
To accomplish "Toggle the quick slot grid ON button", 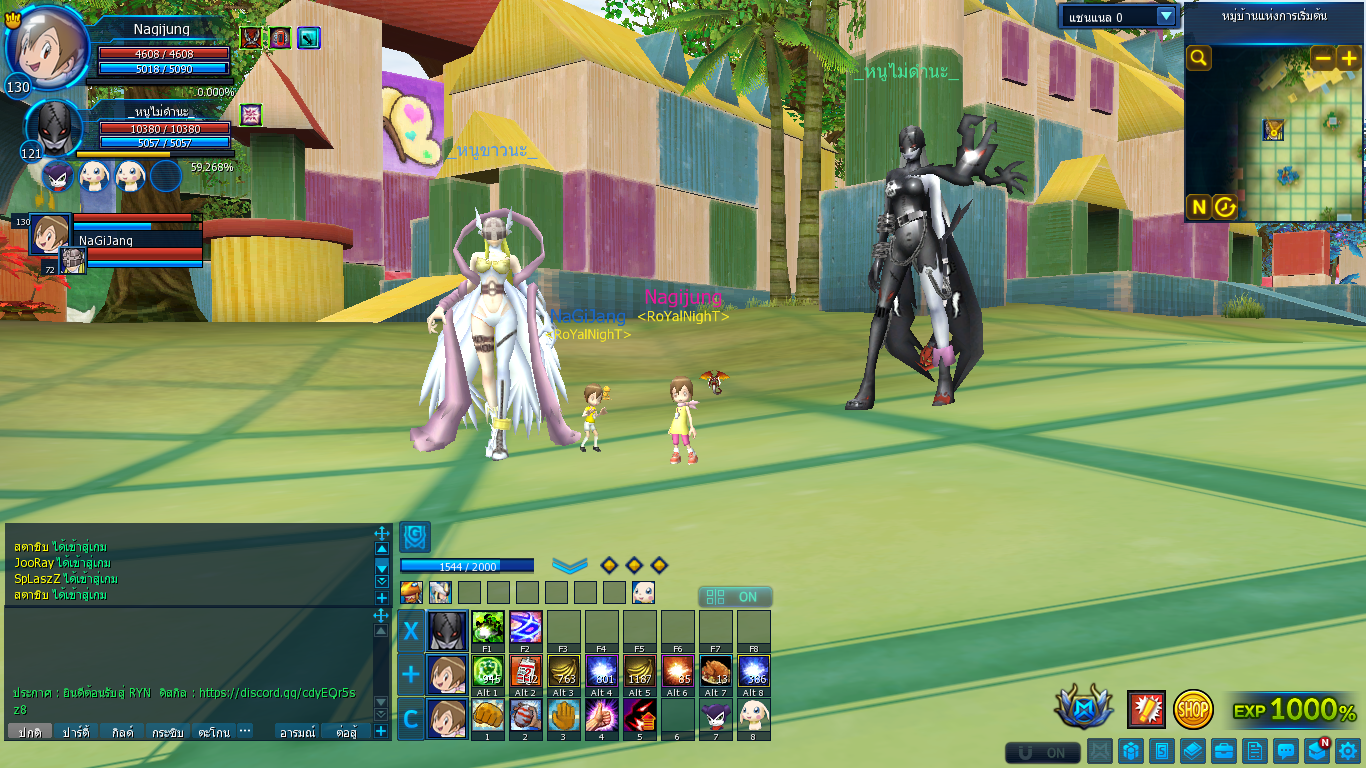I will pyautogui.click(x=735, y=597).
